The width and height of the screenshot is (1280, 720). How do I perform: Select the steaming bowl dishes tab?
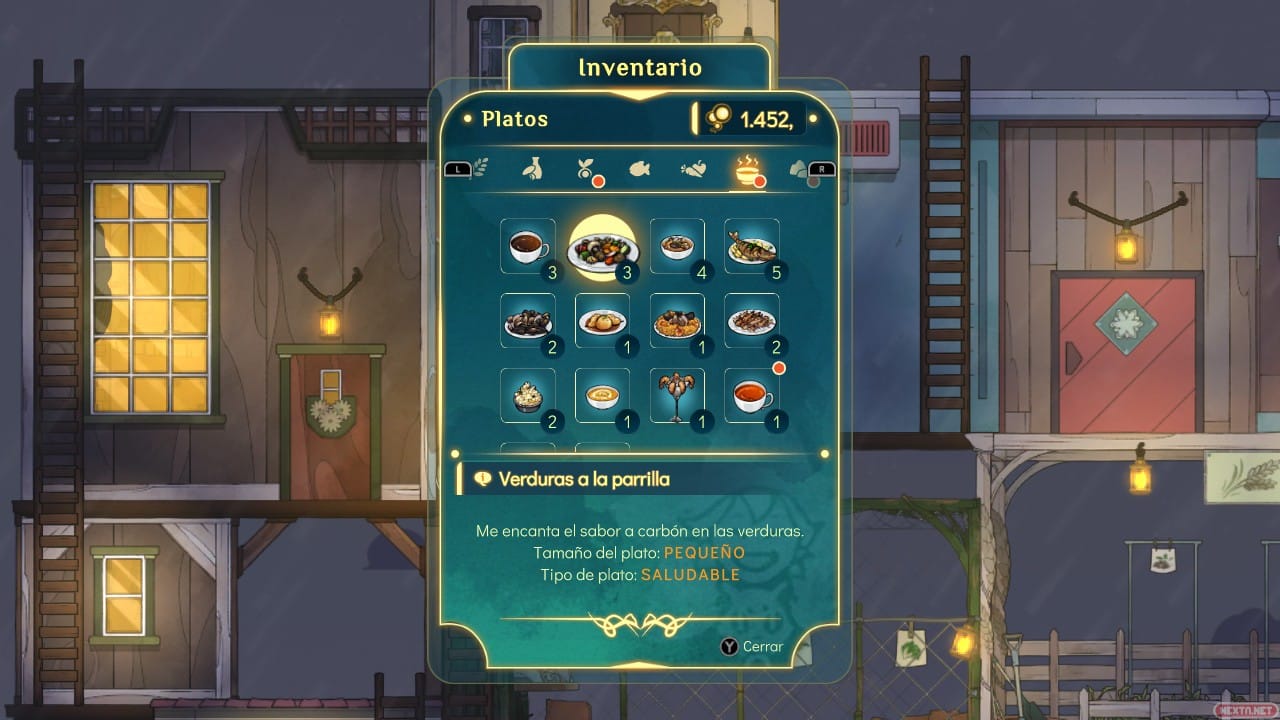coord(746,169)
